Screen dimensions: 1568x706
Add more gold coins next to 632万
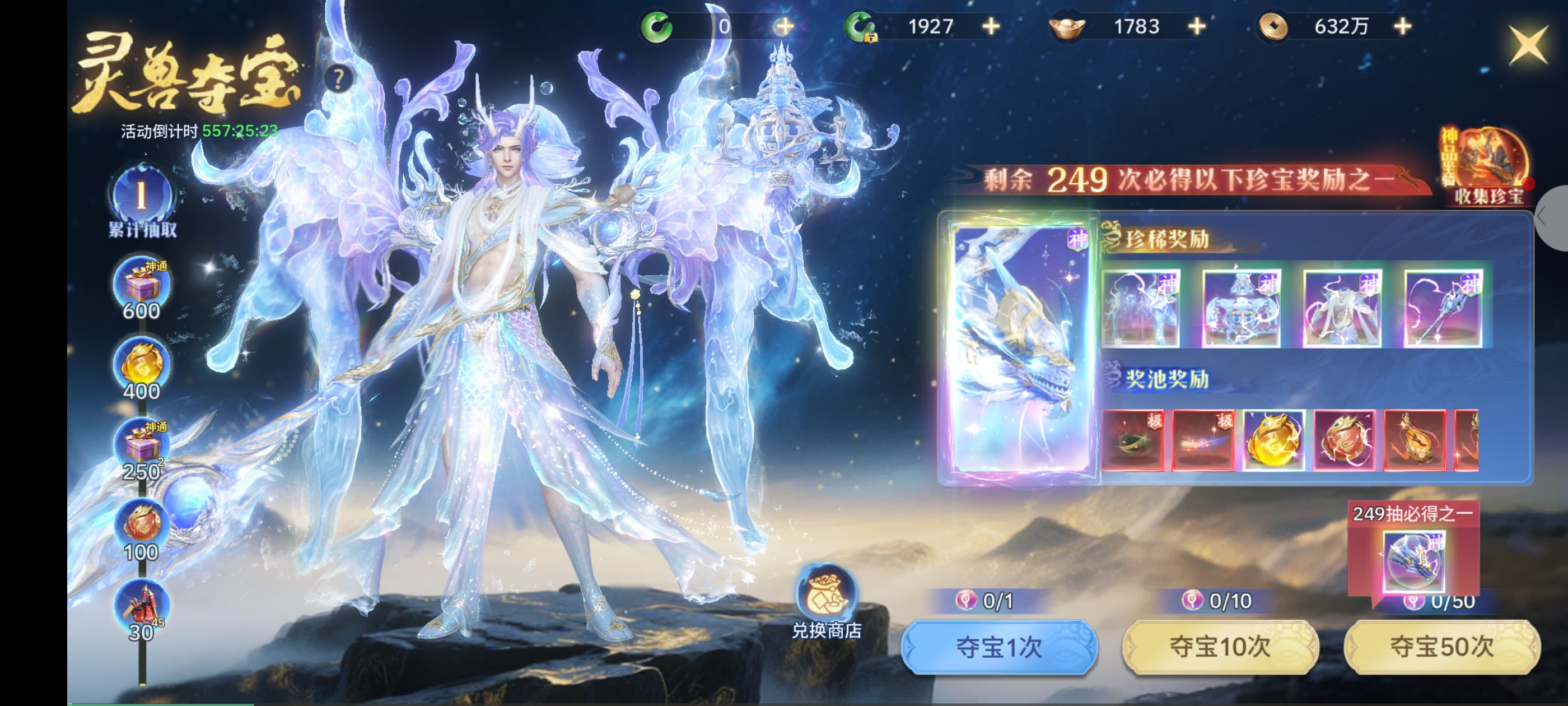click(x=1402, y=26)
